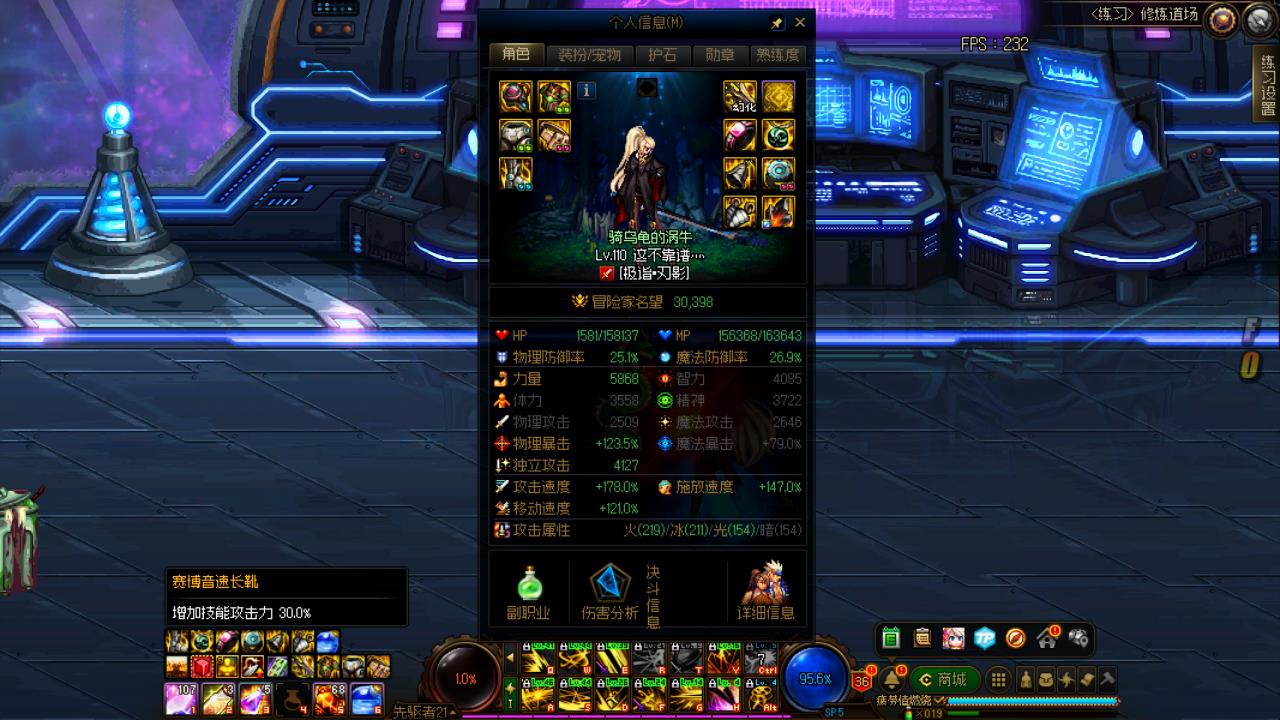Select the weapon slot marked 幻化

coord(740,97)
